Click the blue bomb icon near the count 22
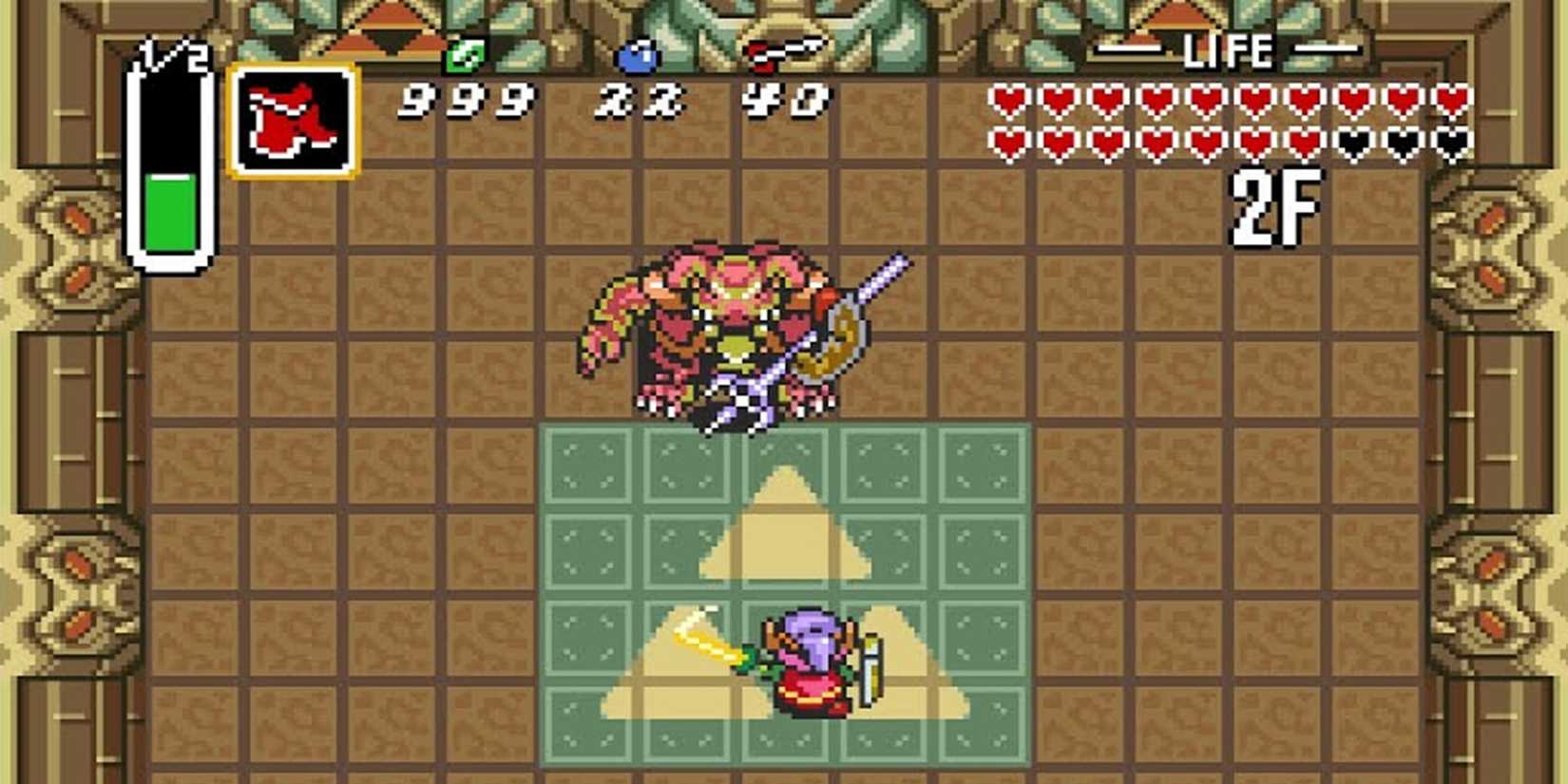1568x784 pixels. coord(638,55)
